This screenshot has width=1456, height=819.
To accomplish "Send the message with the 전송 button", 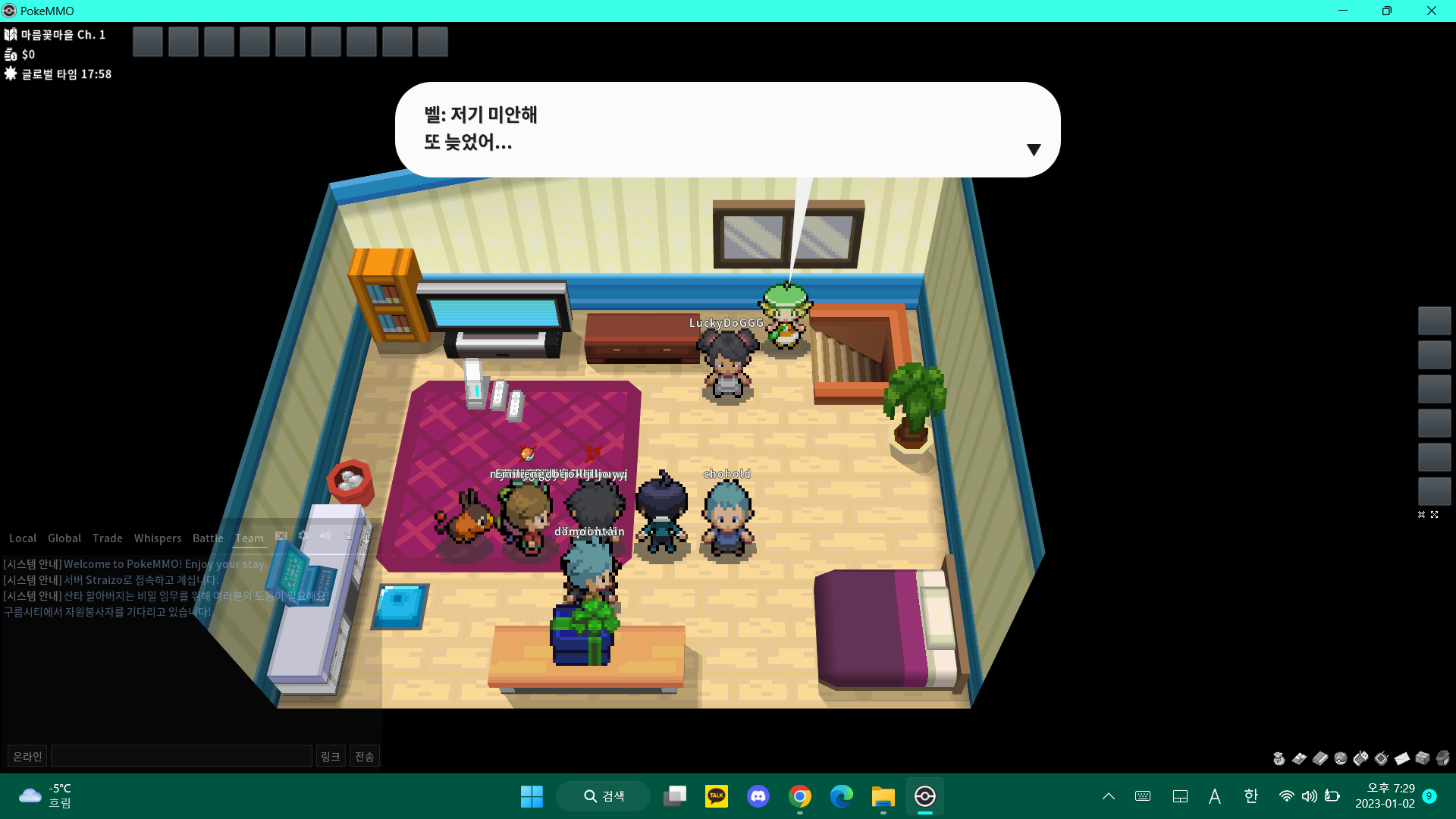I will tap(365, 756).
